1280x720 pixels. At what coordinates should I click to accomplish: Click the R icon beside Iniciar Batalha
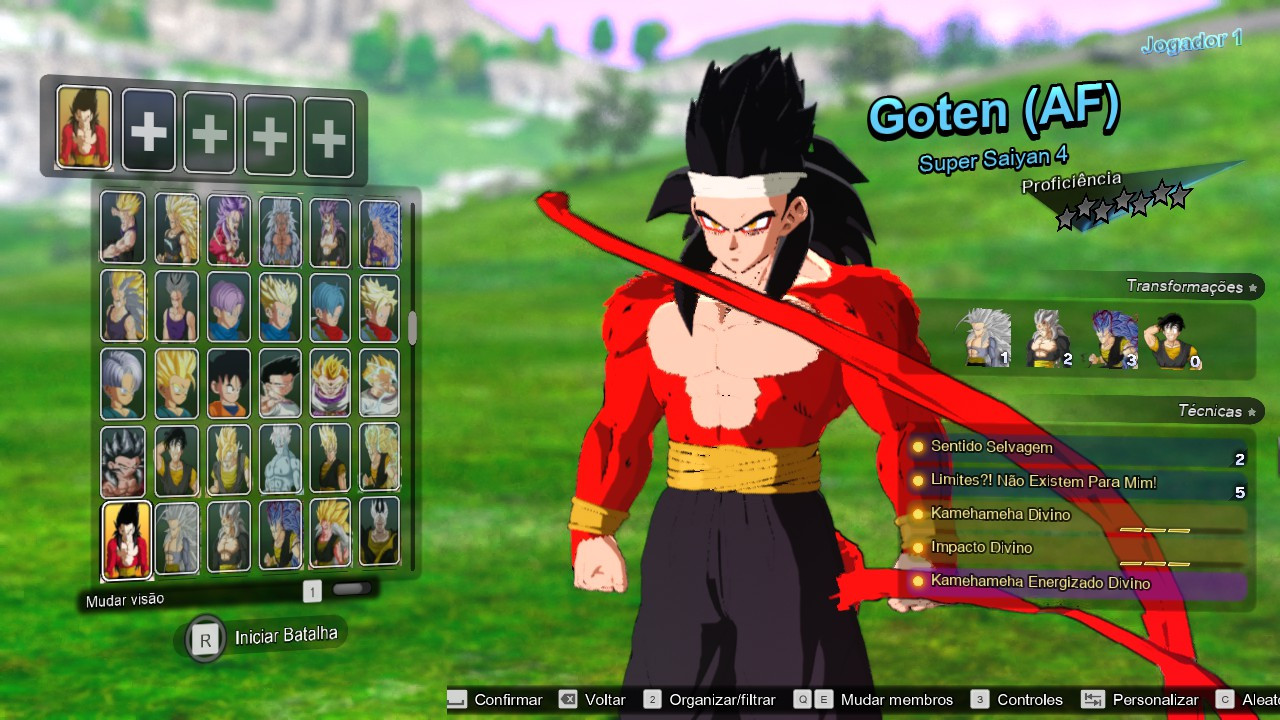click(205, 636)
